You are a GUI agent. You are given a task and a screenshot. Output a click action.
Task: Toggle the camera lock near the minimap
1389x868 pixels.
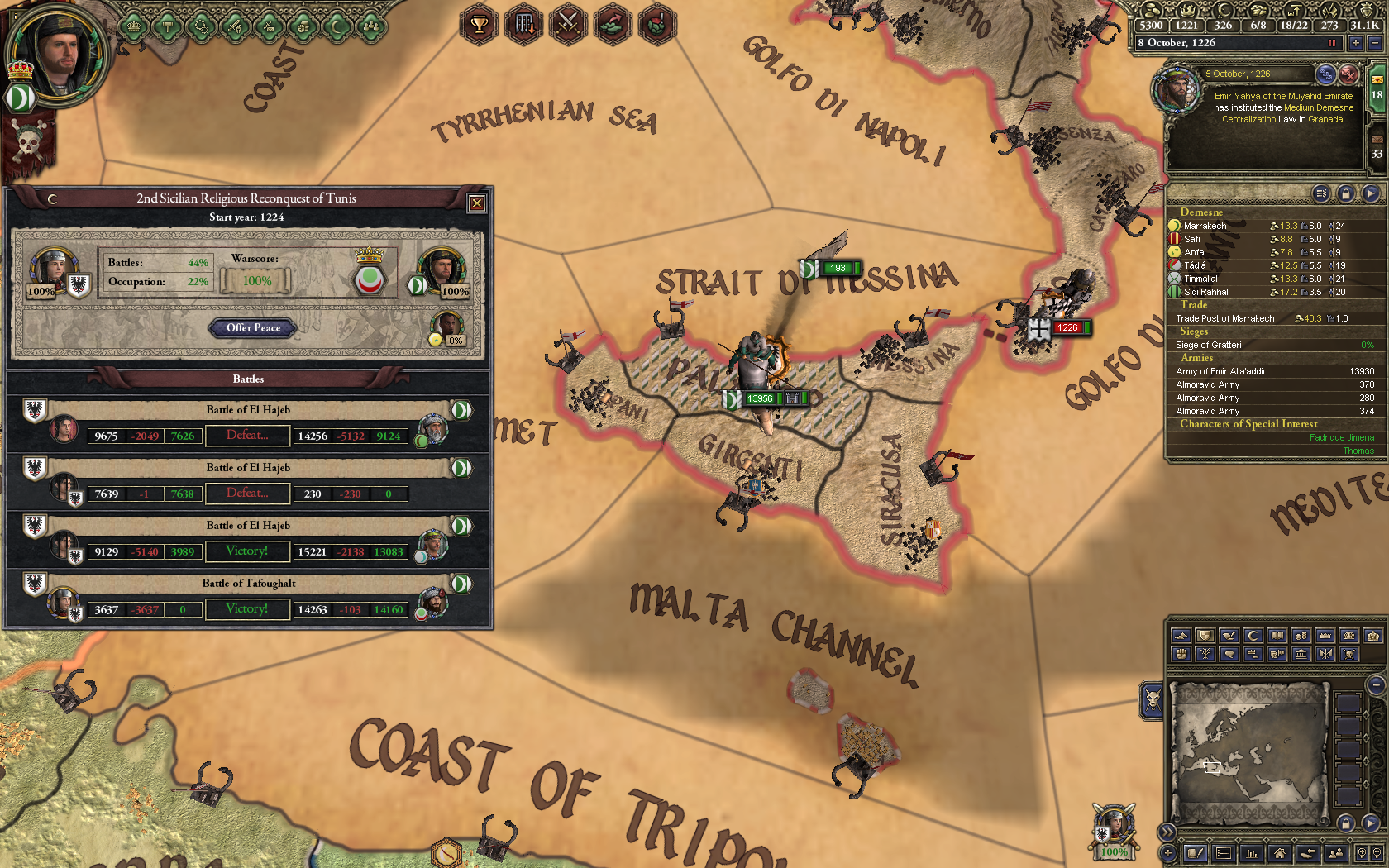click(x=1345, y=824)
